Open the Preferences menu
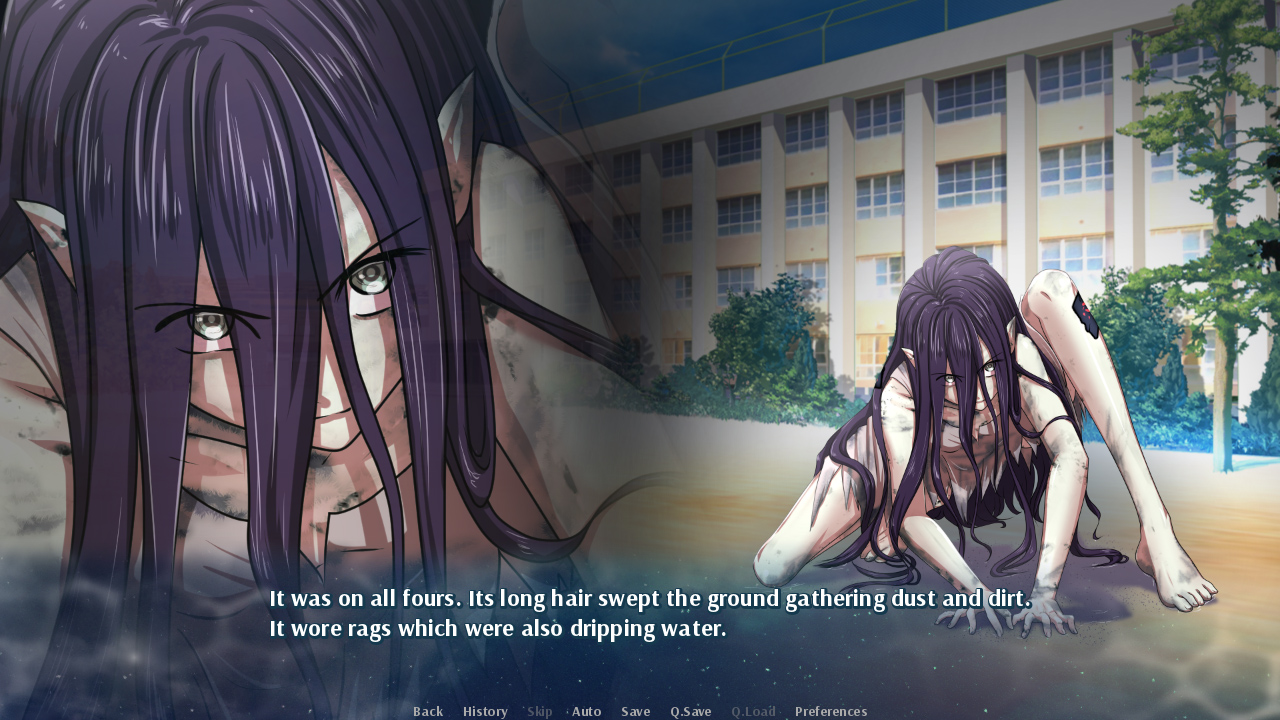 (830, 710)
